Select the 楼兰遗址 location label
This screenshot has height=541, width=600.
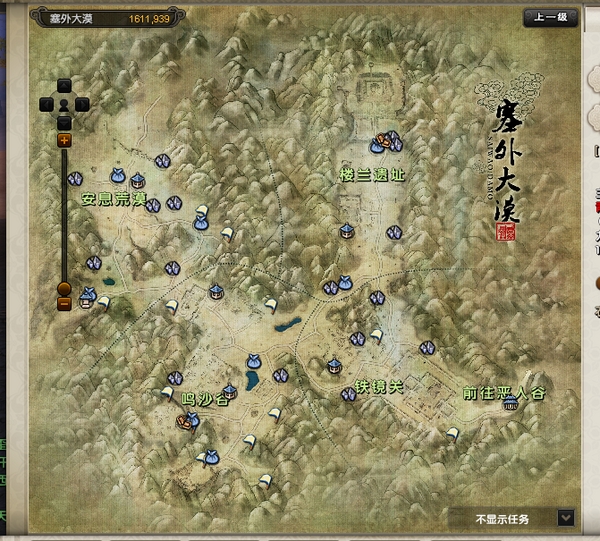point(372,175)
